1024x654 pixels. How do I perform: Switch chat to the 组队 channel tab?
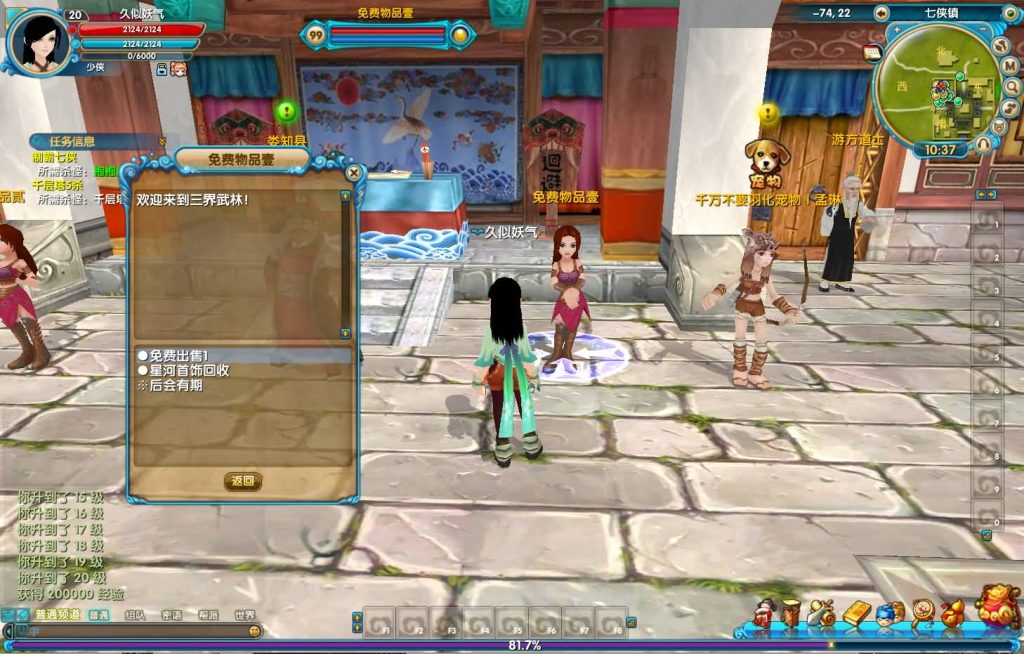click(x=135, y=616)
